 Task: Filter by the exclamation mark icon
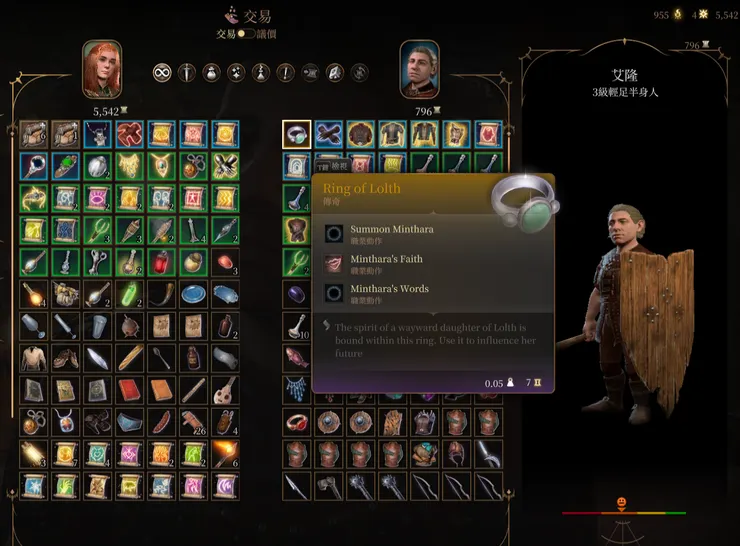point(286,72)
